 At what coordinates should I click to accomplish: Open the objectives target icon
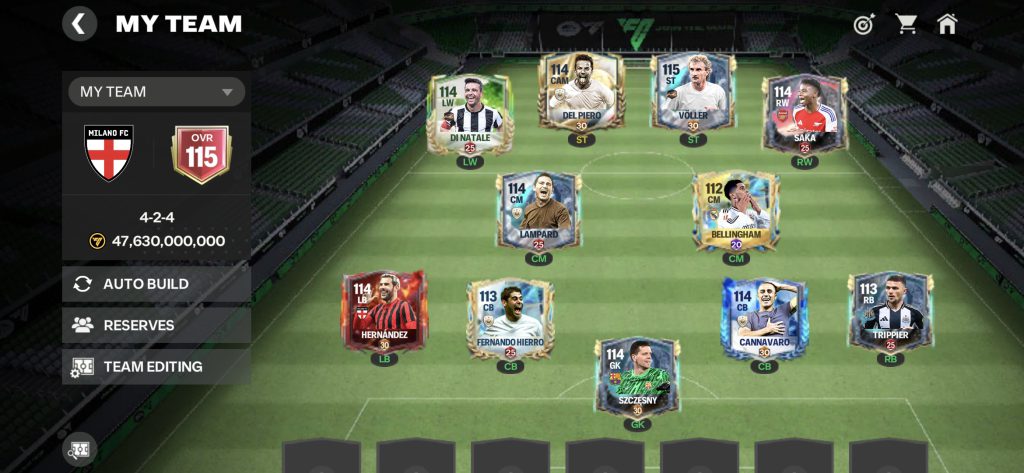[x=864, y=24]
